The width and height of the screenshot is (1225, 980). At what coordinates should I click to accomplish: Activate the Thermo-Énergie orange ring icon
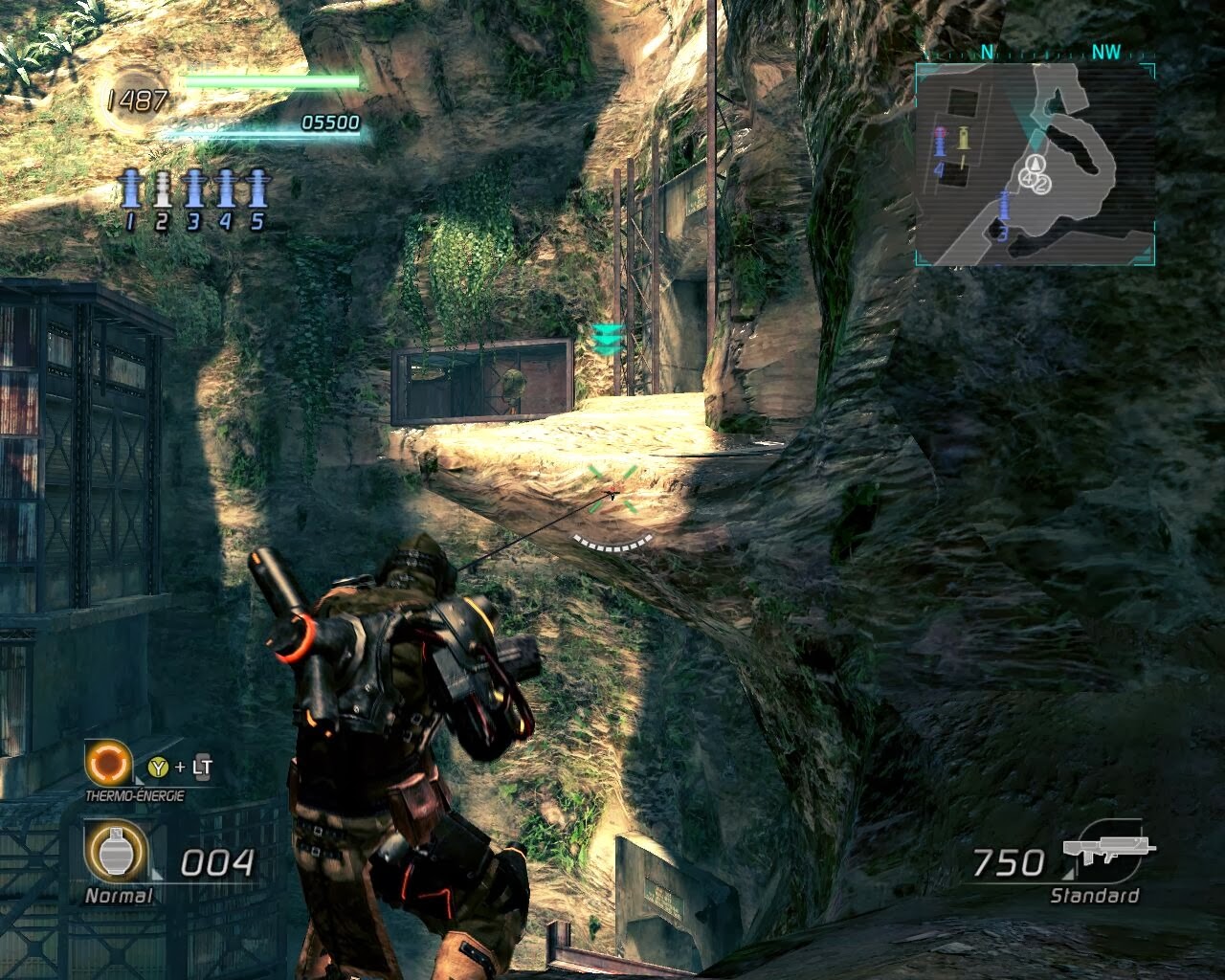coord(107,765)
